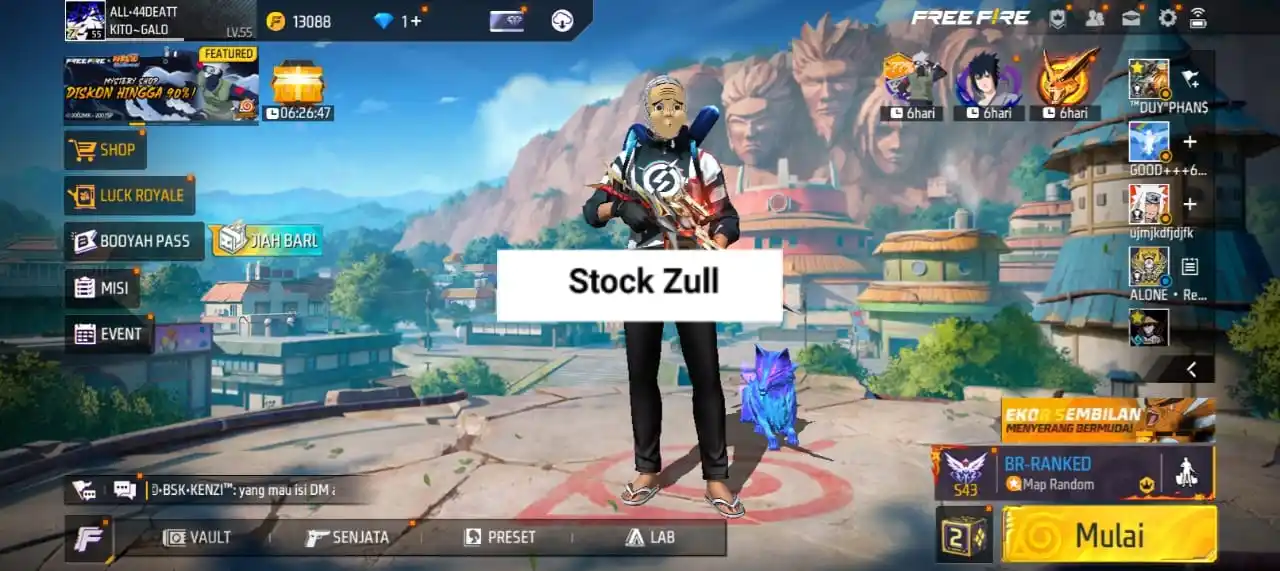Collapse the friends sidebar with the arrow
Viewport: 1280px width, 571px height.
[1191, 369]
